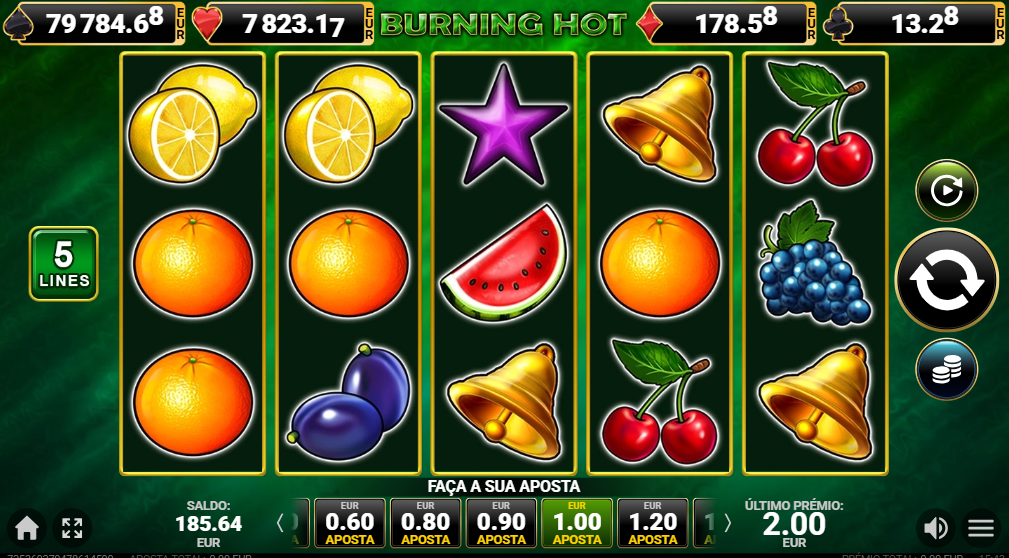Screen dimensions: 1009x558
Task: Select the green 1.00 EUR bet
Action: [577, 523]
